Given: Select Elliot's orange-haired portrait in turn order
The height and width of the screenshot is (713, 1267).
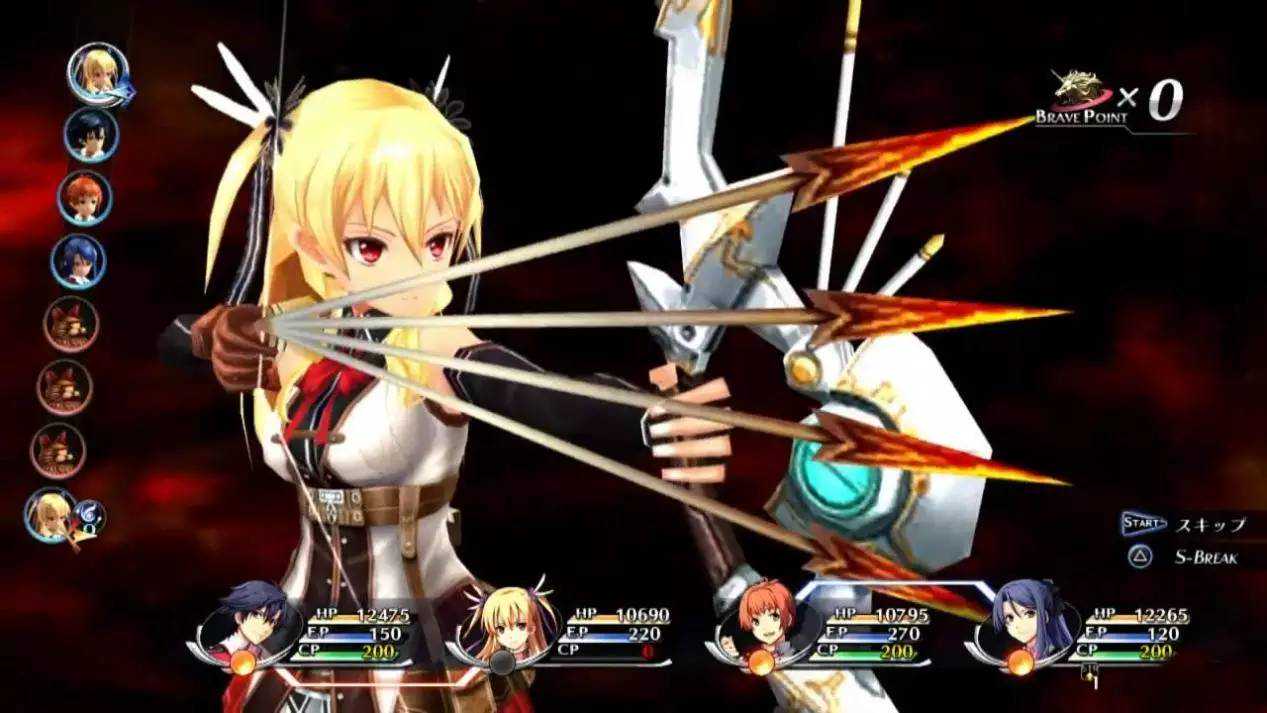Looking at the screenshot, I should (84, 197).
